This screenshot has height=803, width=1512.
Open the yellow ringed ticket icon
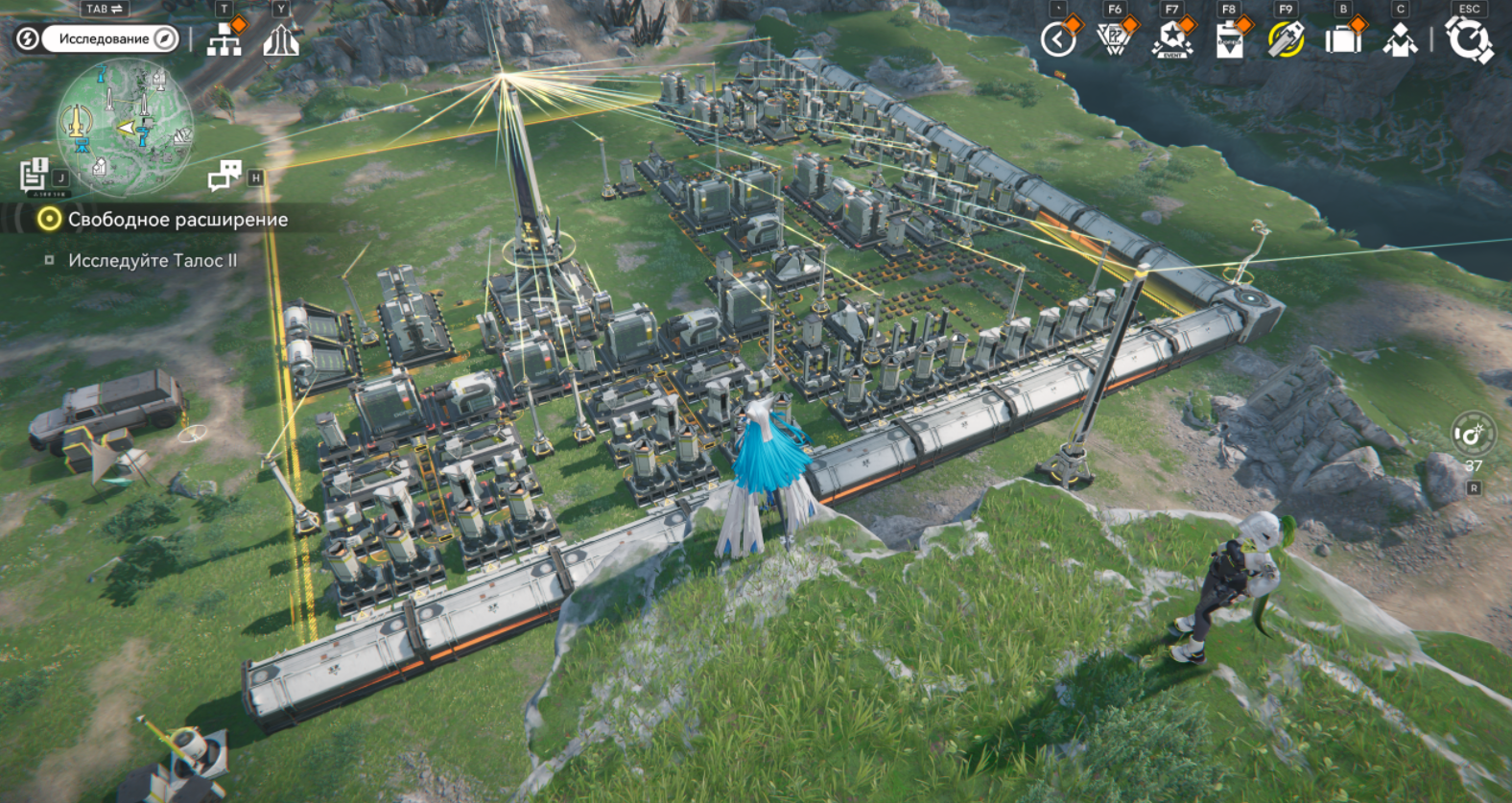coord(1286,40)
